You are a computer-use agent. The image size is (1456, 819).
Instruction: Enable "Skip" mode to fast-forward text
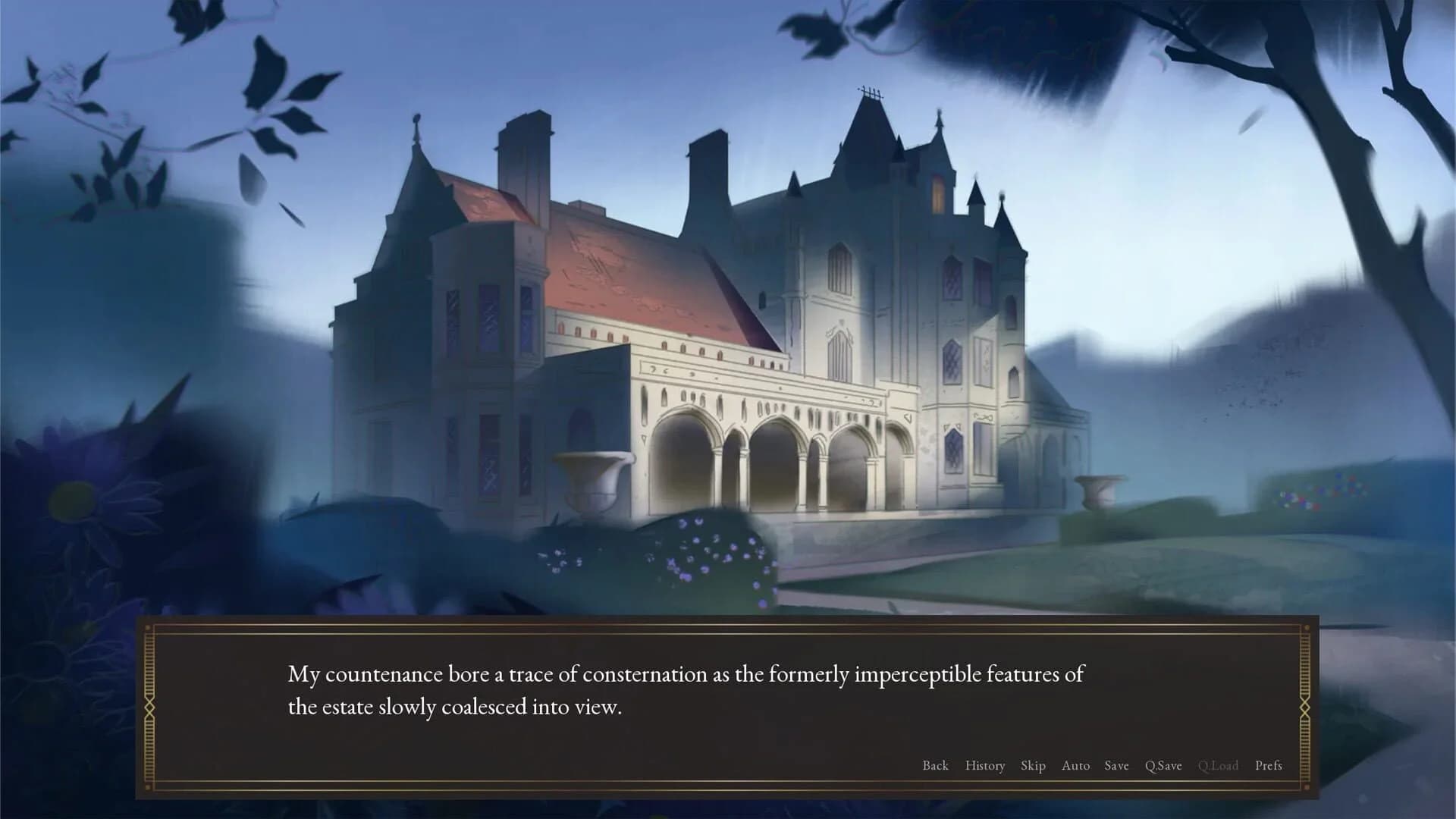1034,766
